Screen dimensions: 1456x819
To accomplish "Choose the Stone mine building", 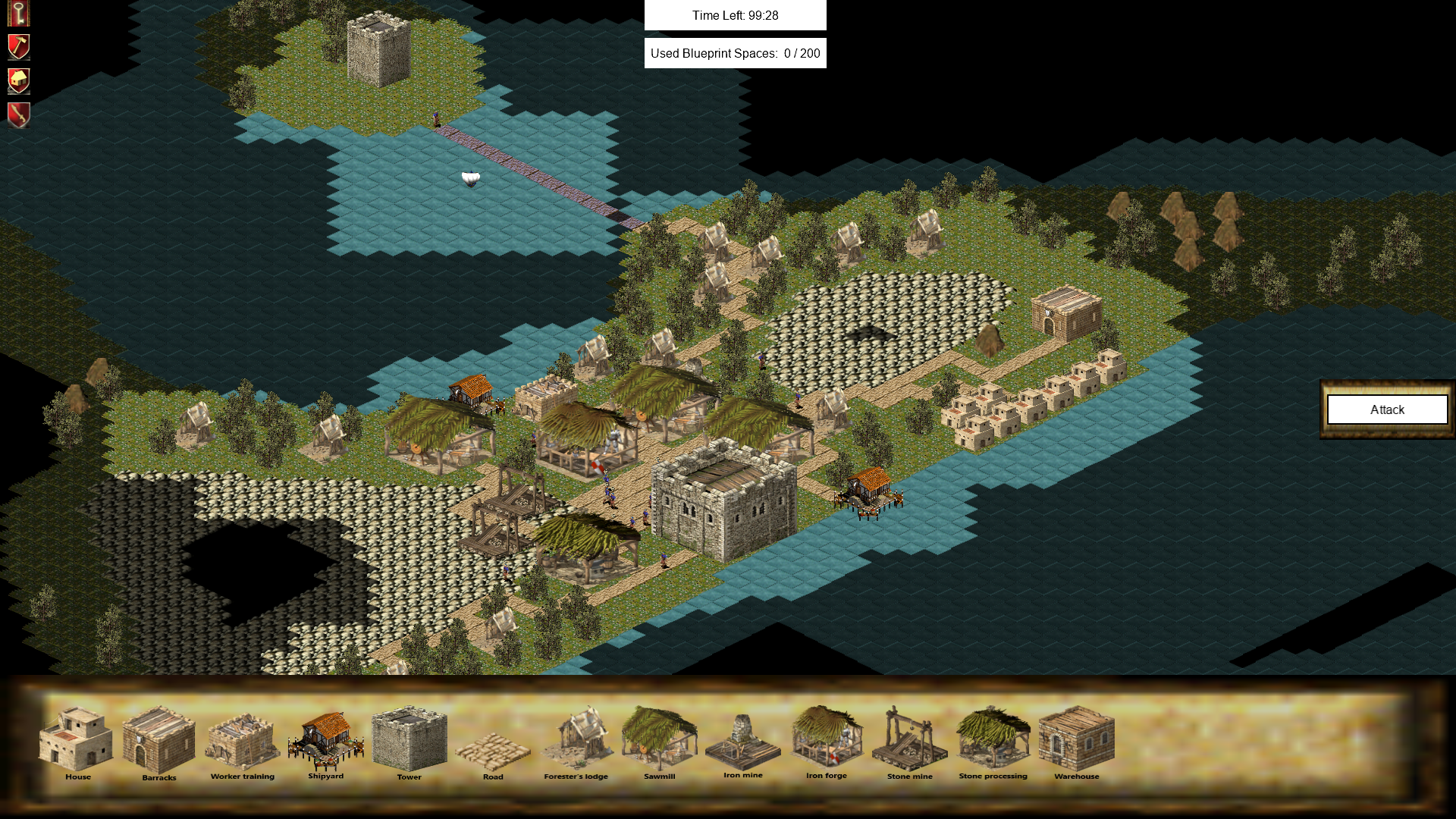I will 909,742.
